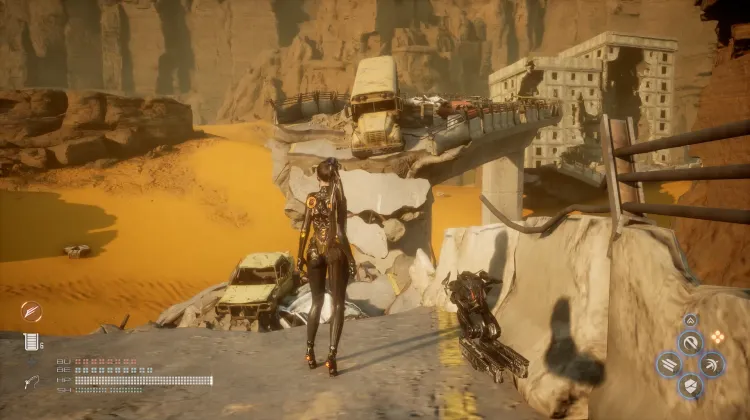Use the healing canister item icon

coord(31,342)
